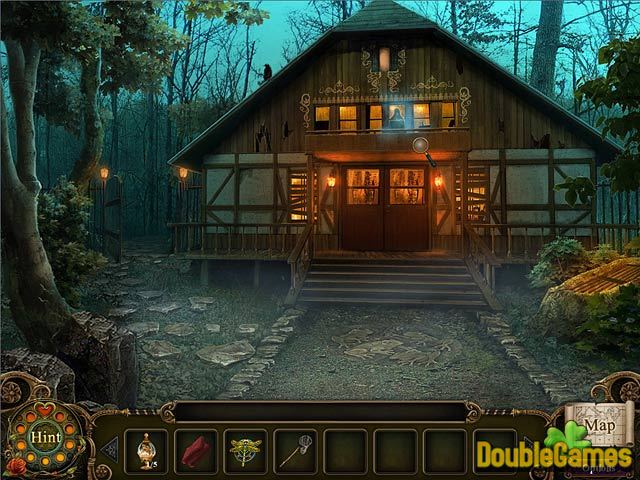Viewport: 640px width, 480px height.
Task: Open the Map
Action: (x=600, y=425)
